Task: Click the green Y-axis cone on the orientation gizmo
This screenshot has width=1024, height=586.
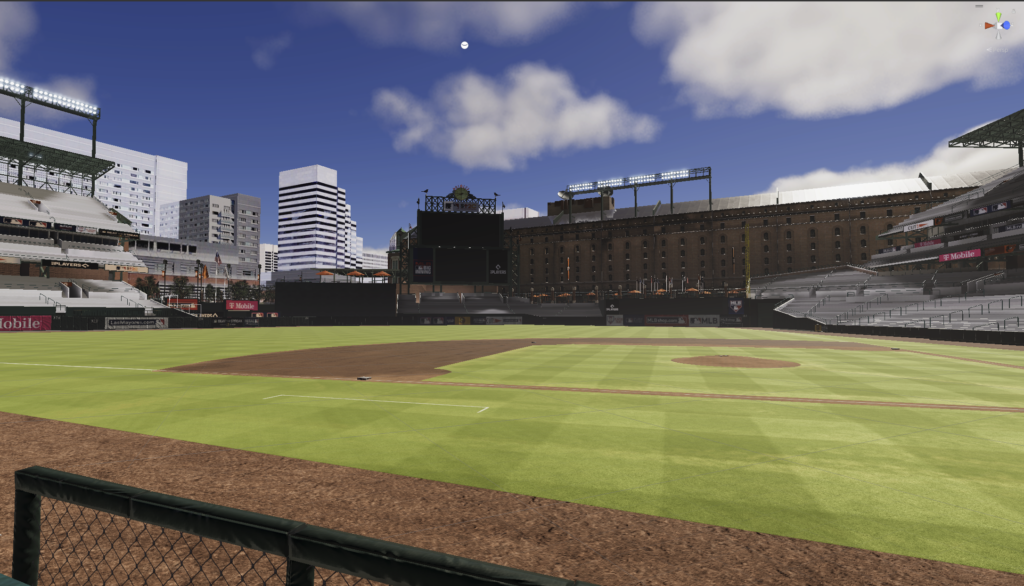Action: tap(997, 15)
